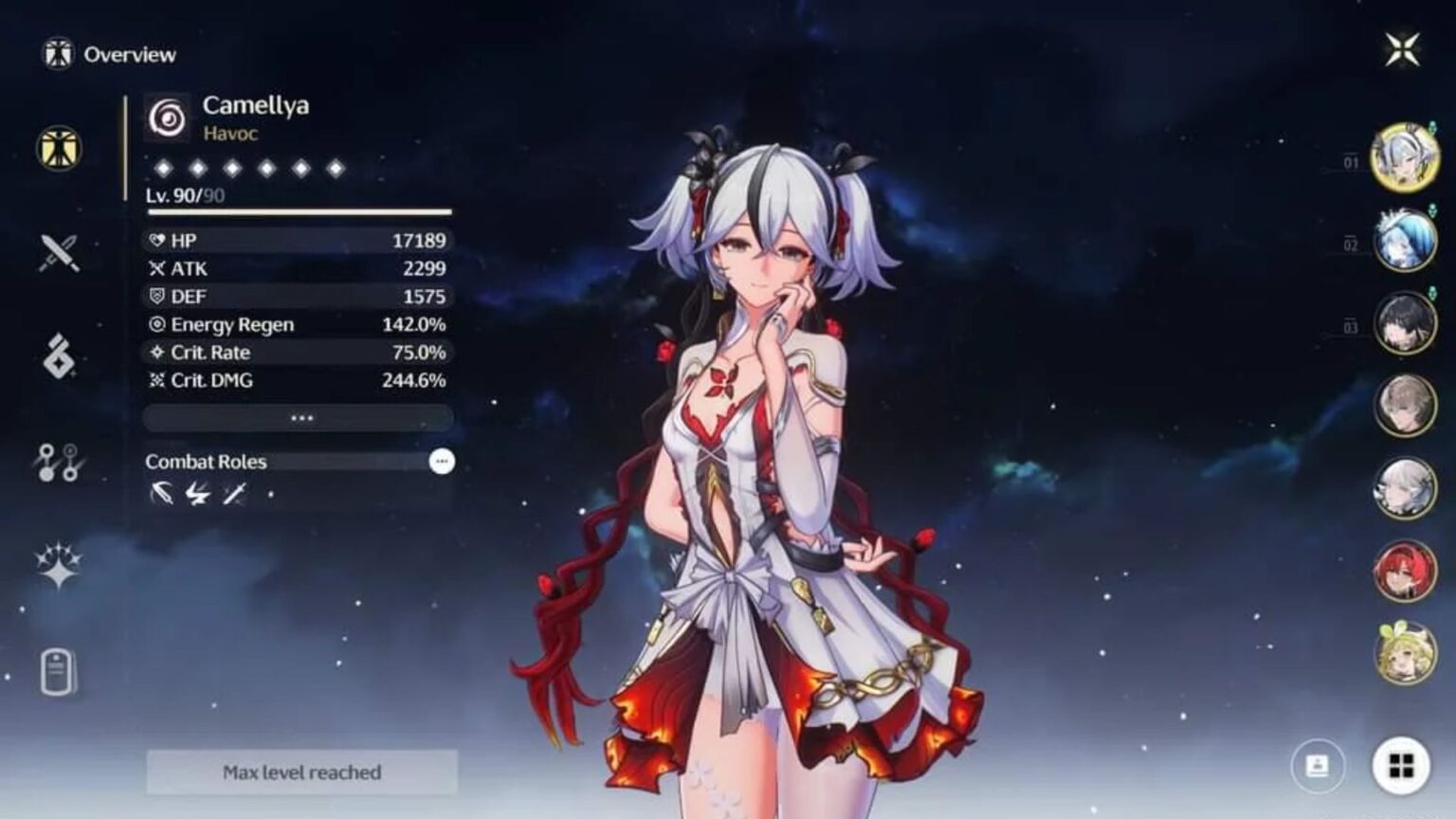Click the Overview icon beside the Overview label
The width and height of the screenshot is (1456, 819).
point(57,53)
